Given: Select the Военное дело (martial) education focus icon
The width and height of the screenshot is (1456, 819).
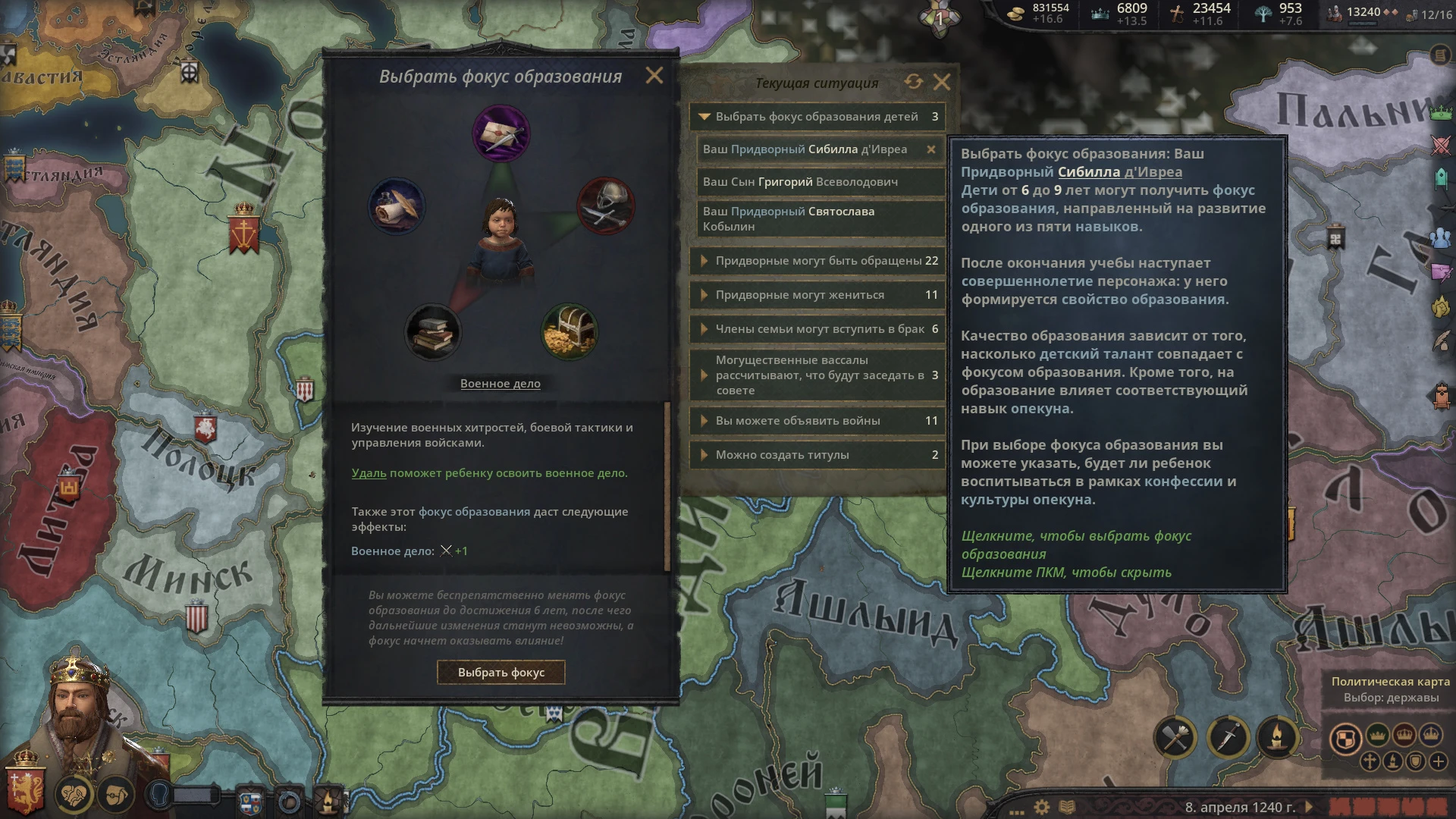Looking at the screenshot, I should (x=604, y=207).
